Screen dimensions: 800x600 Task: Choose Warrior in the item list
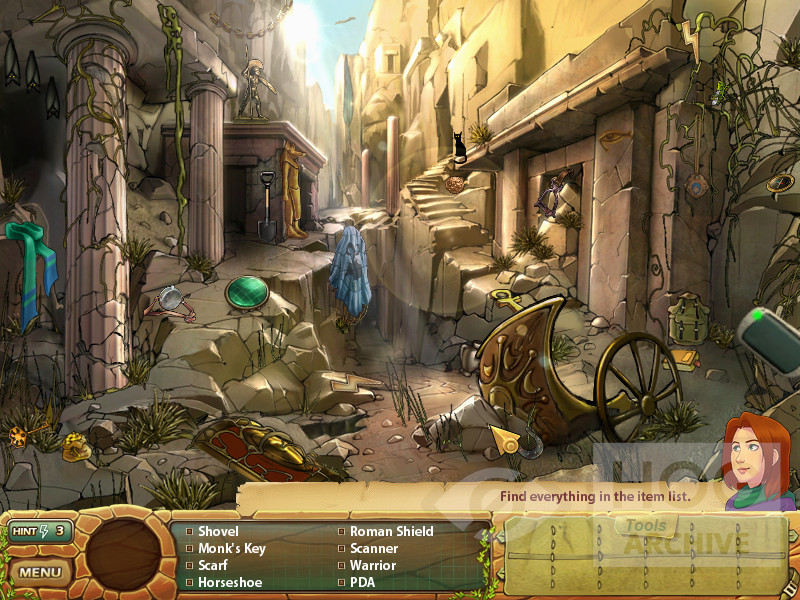coord(373,565)
